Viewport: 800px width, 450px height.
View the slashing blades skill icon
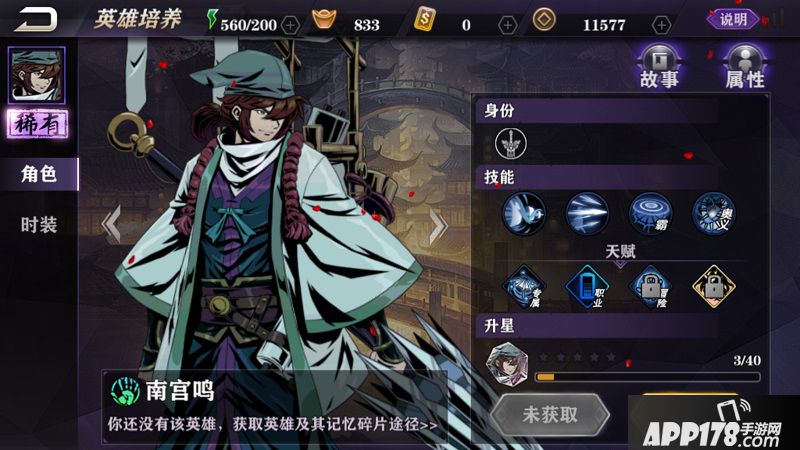[x=587, y=212]
